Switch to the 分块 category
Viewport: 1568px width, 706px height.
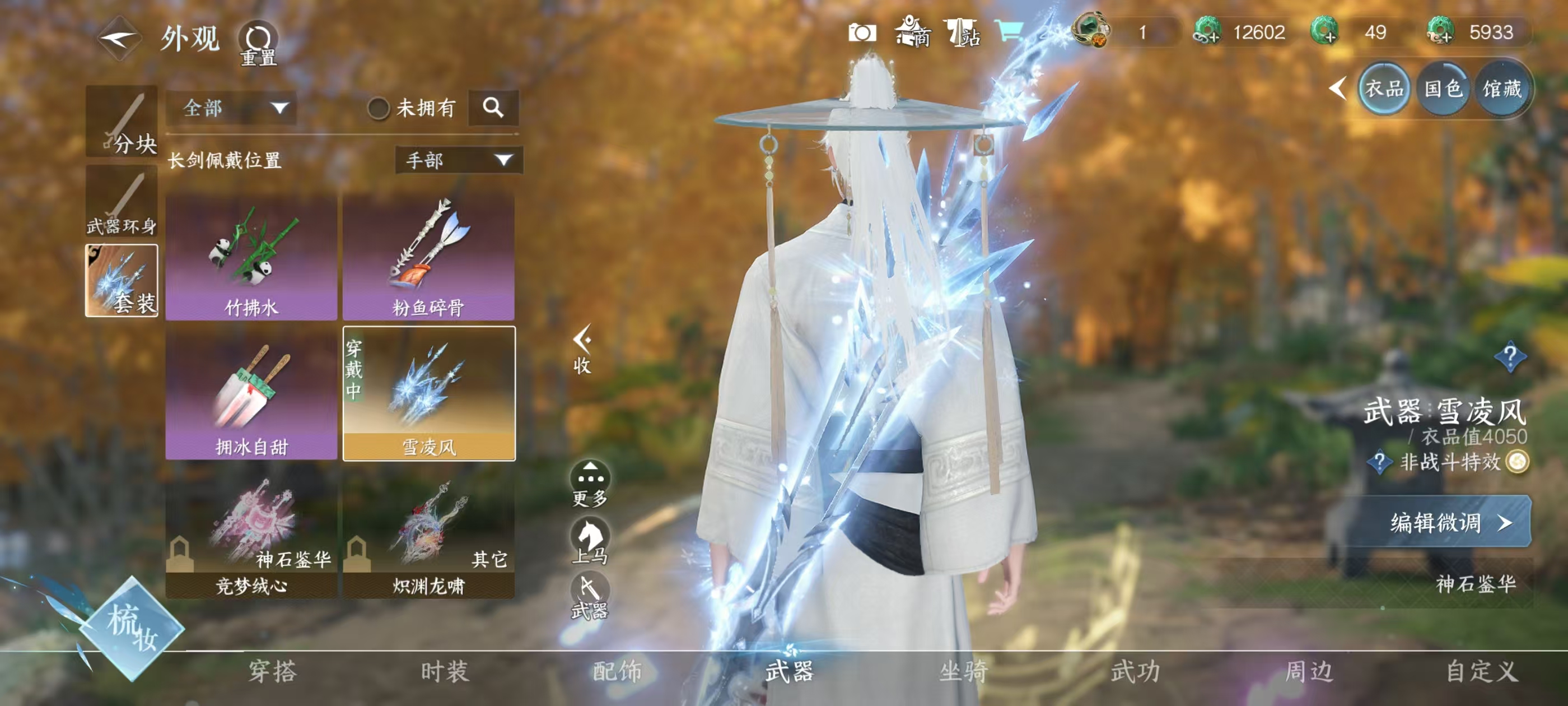pos(122,120)
